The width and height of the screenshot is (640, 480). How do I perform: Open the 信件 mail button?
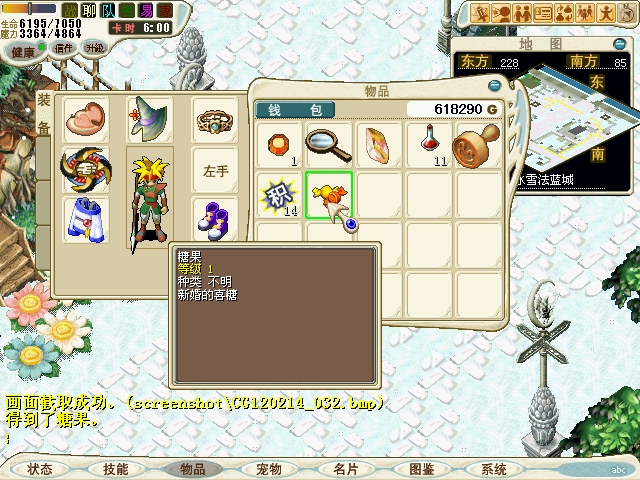click(x=64, y=48)
